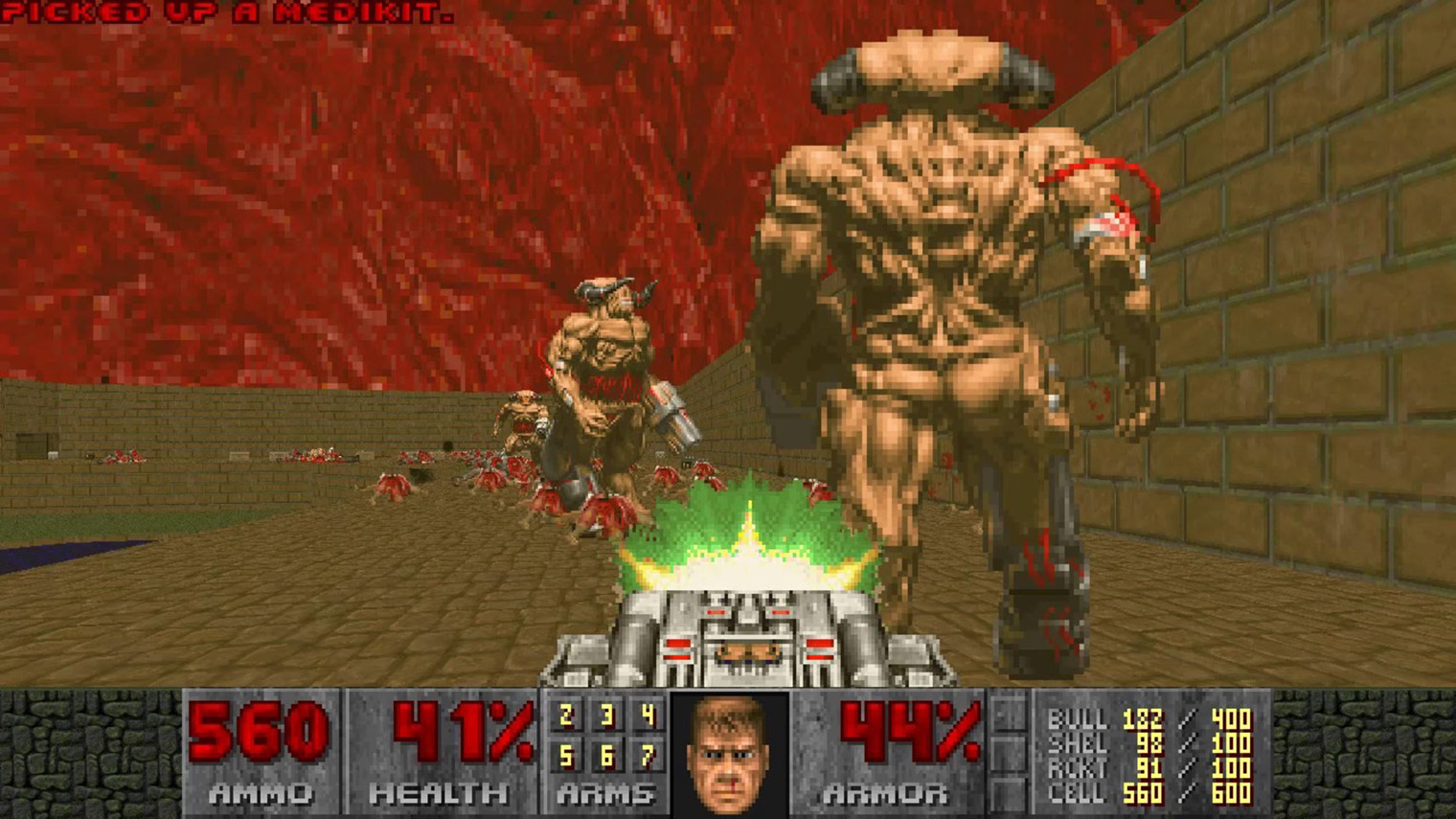
Task: Select weapon slot 2 in ARMS panel
Action: click(566, 716)
